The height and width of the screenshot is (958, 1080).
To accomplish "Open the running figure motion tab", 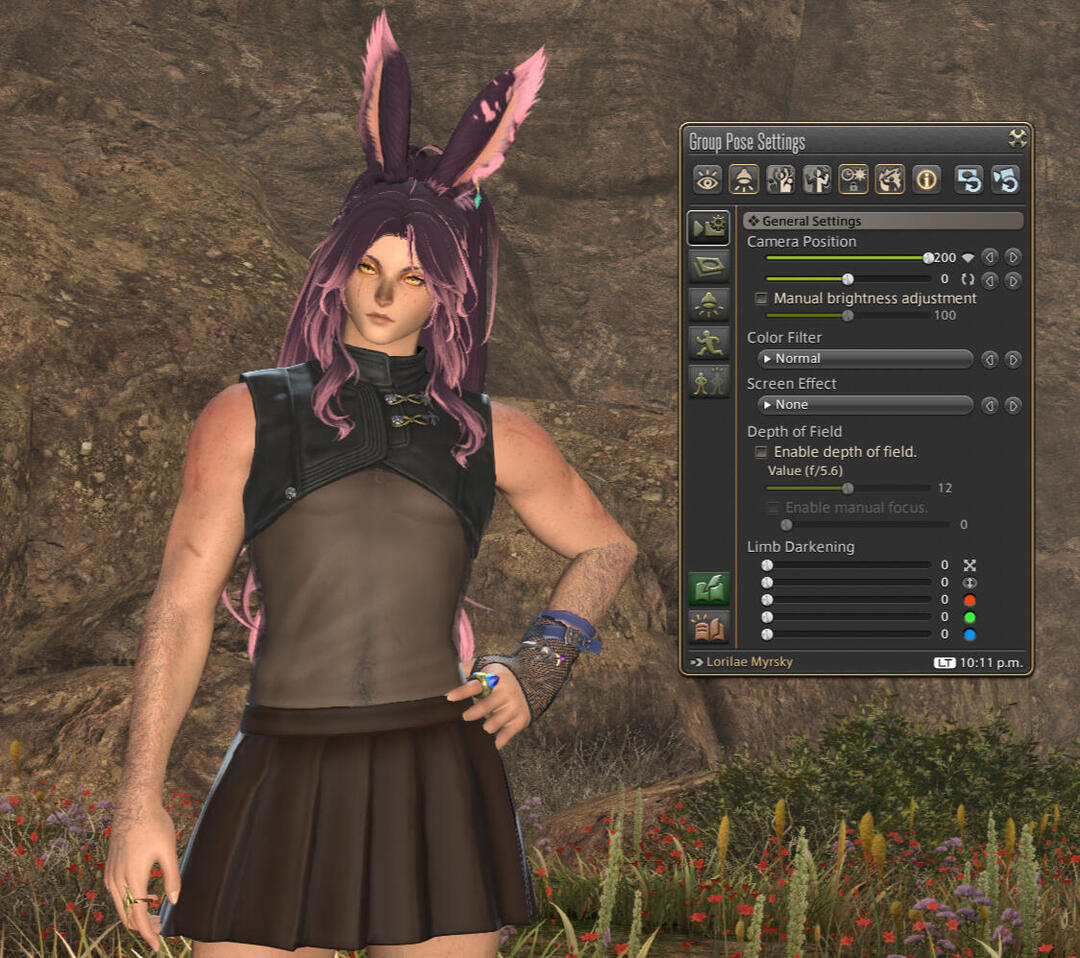I will (x=708, y=343).
